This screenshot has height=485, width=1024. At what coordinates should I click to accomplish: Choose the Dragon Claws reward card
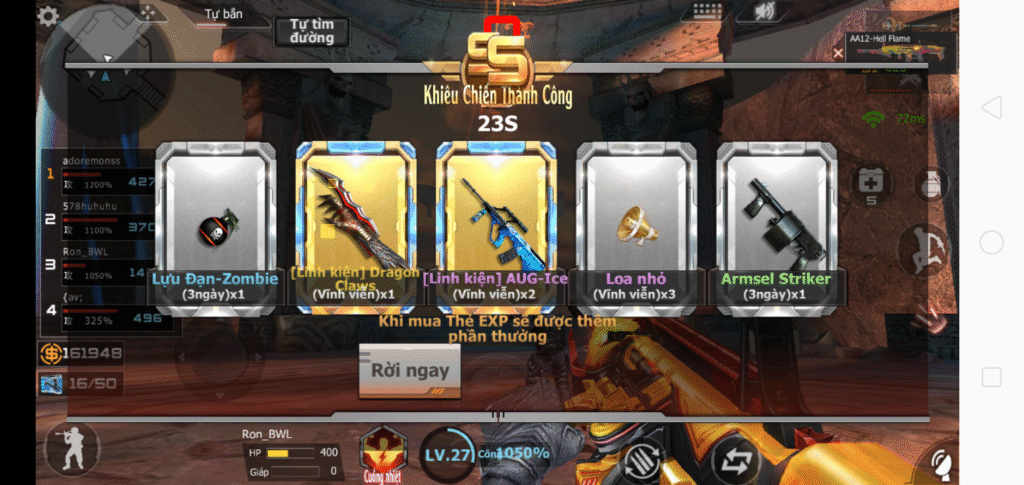[355, 226]
